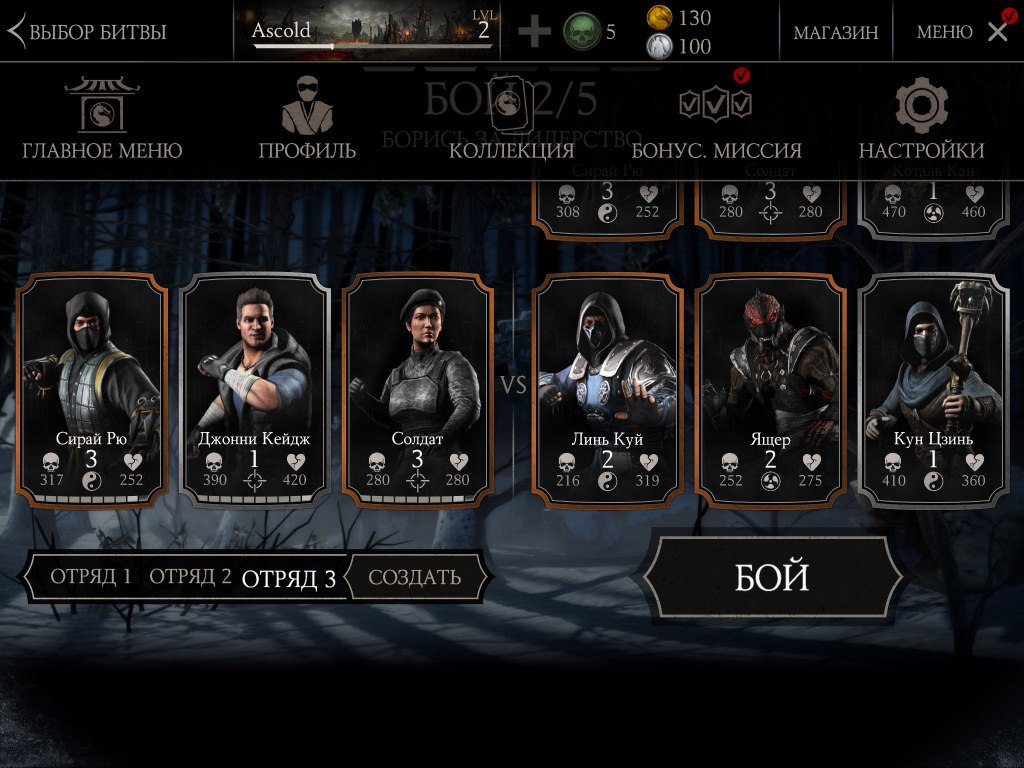1024x768 pixels.
Task: Open the Профиль page
Action: click(307, 119)
